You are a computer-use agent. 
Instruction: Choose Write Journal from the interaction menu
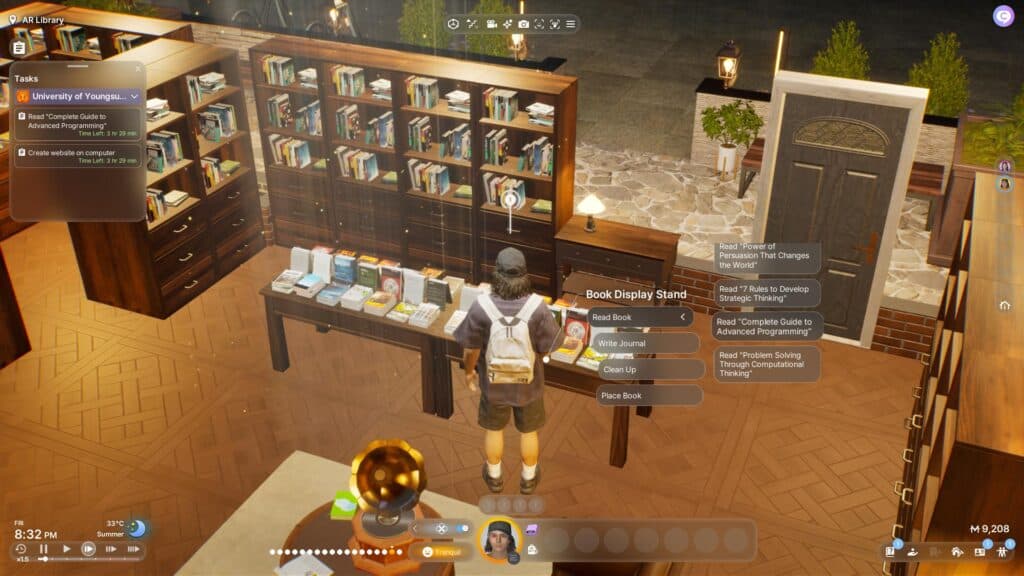[644, 343]
